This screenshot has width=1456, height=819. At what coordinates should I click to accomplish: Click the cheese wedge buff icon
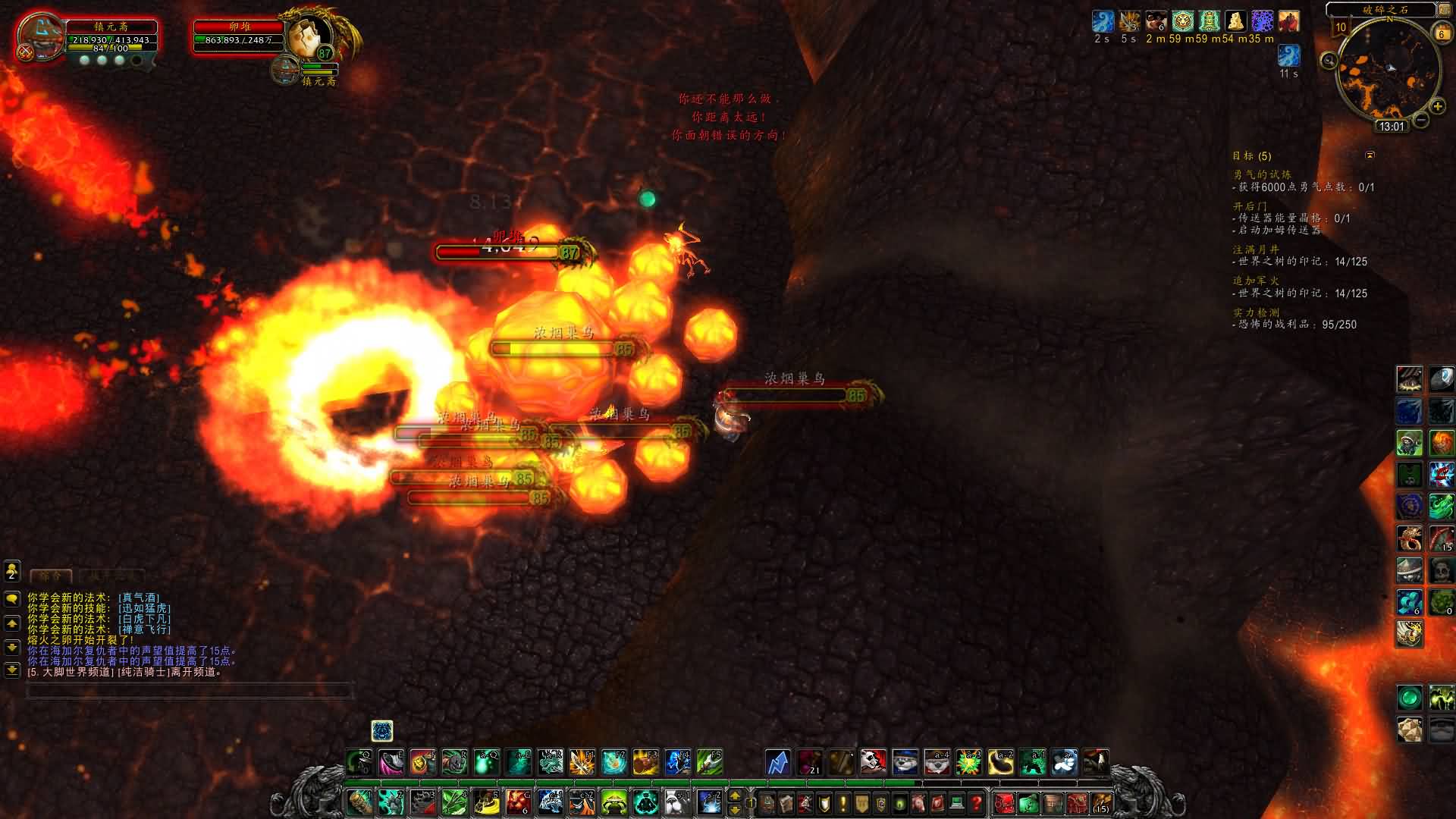pyautogui.click(x=1236, y=21)
